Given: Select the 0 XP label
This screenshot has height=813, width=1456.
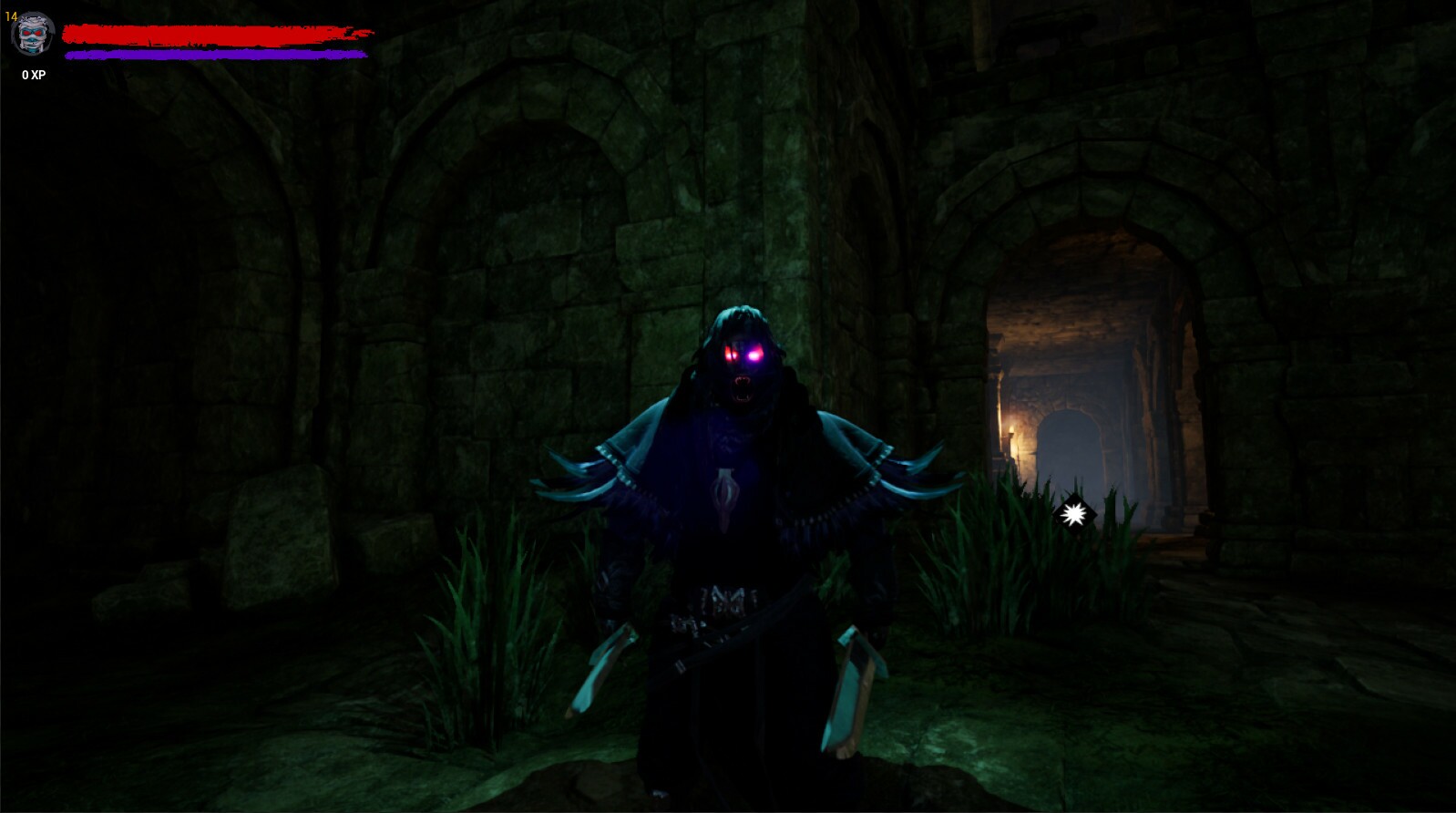Looking at the screenshot, I should pyautogui.click(x=31, y=77).
